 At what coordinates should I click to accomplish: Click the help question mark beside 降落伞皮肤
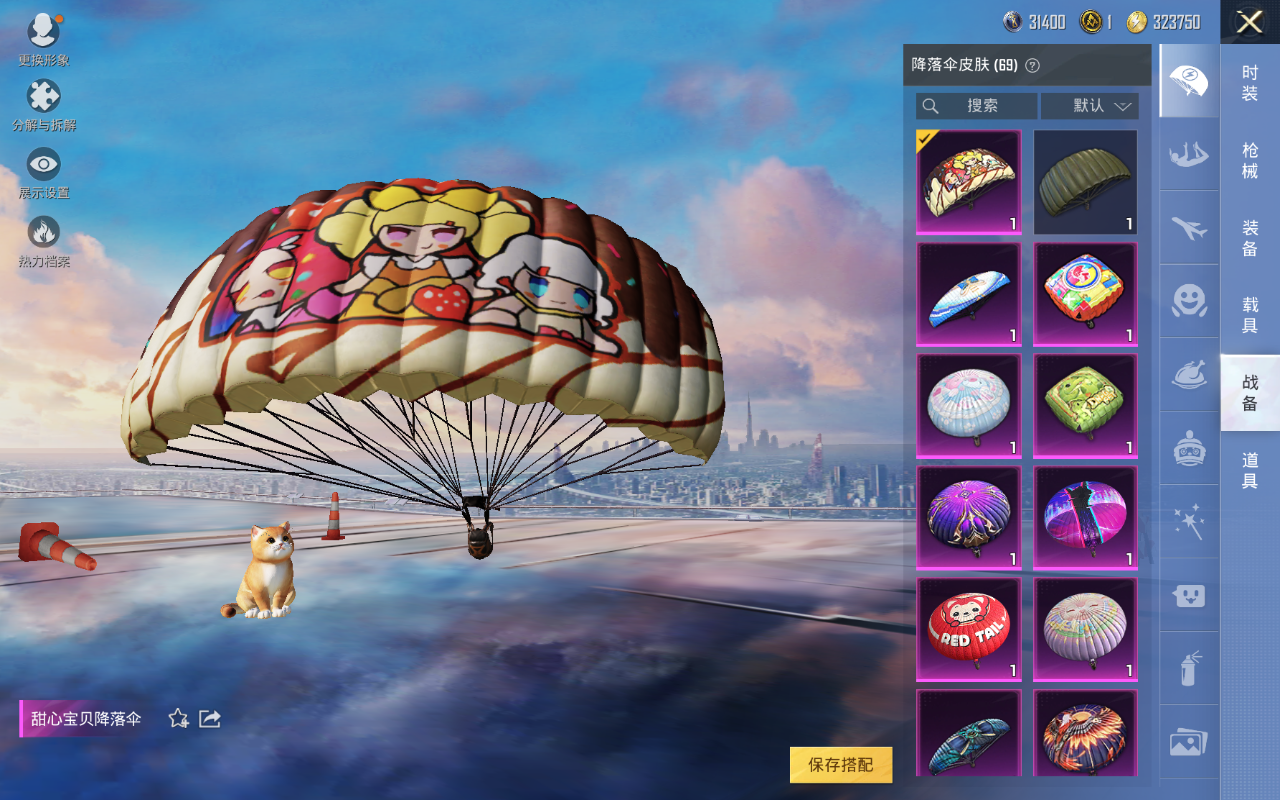1033,65
